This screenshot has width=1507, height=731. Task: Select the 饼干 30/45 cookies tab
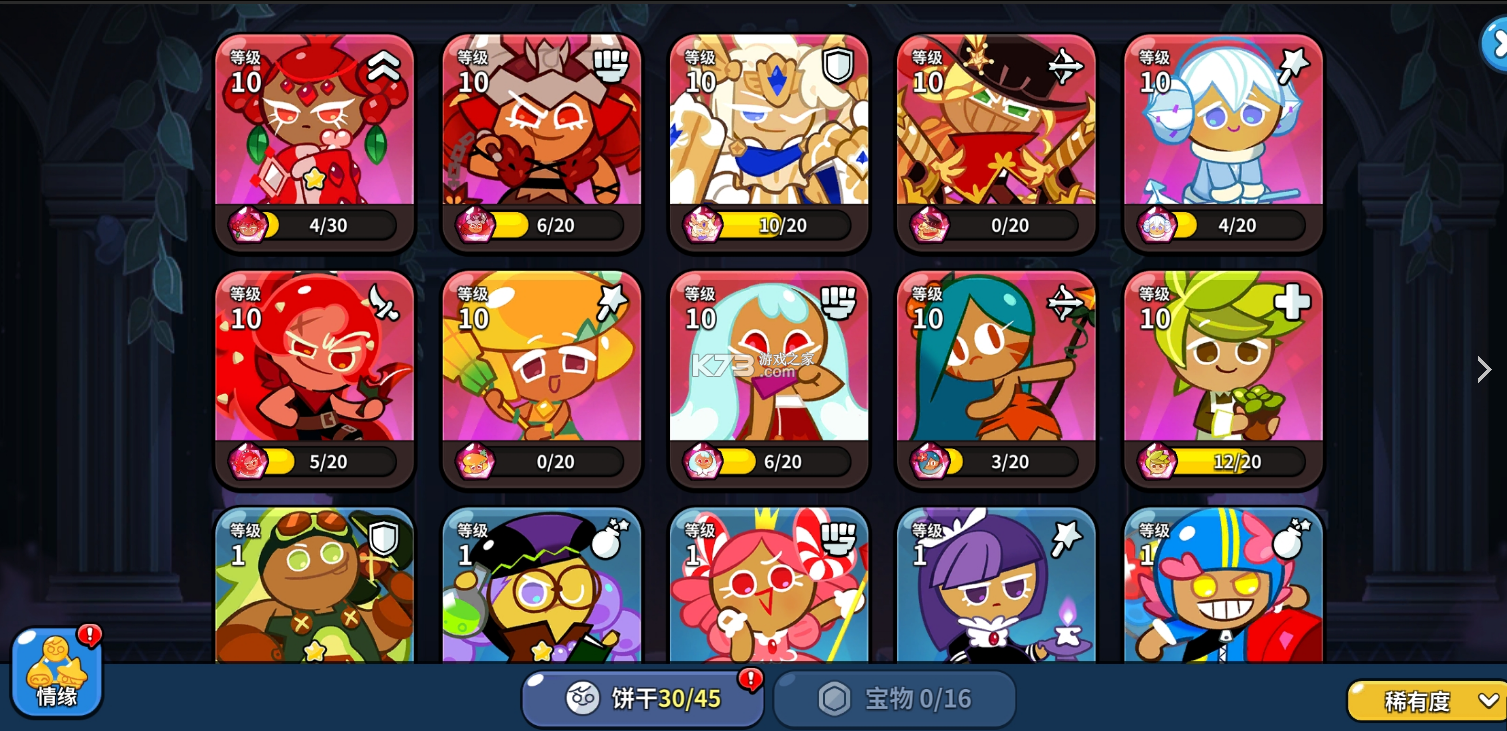640,698
